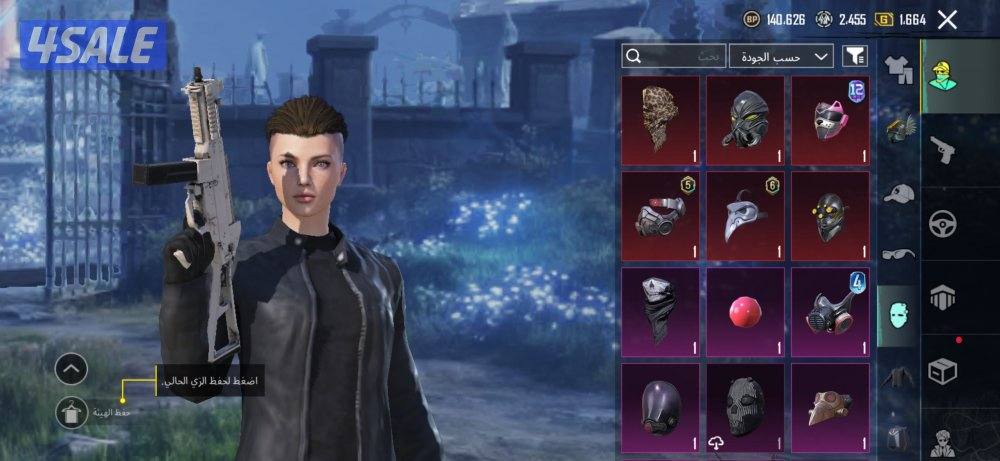This screenshot has height=461, width=1000.
Task: Switch to the cap headwear category
Action: click(899, 193)
